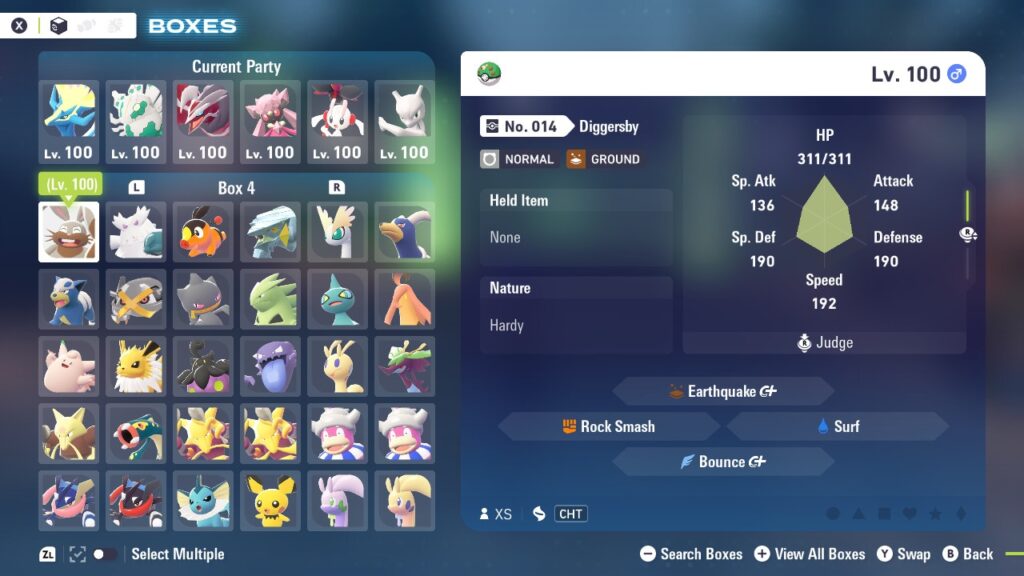Go back from the Boxes screen

point(967,554)
